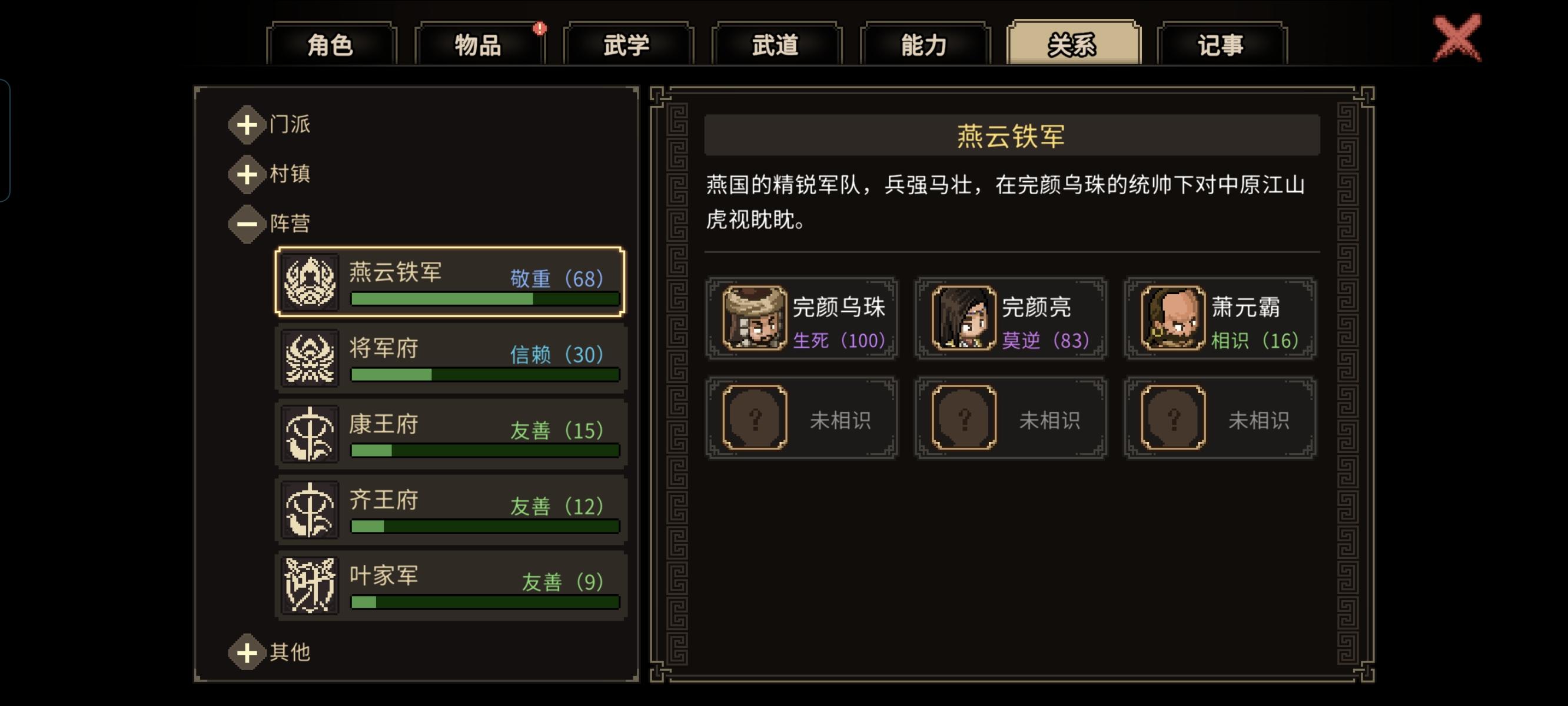Select the 叶家军 faction entry
Viewport: 1568px width, 706px height.
(x=450, y=585)
